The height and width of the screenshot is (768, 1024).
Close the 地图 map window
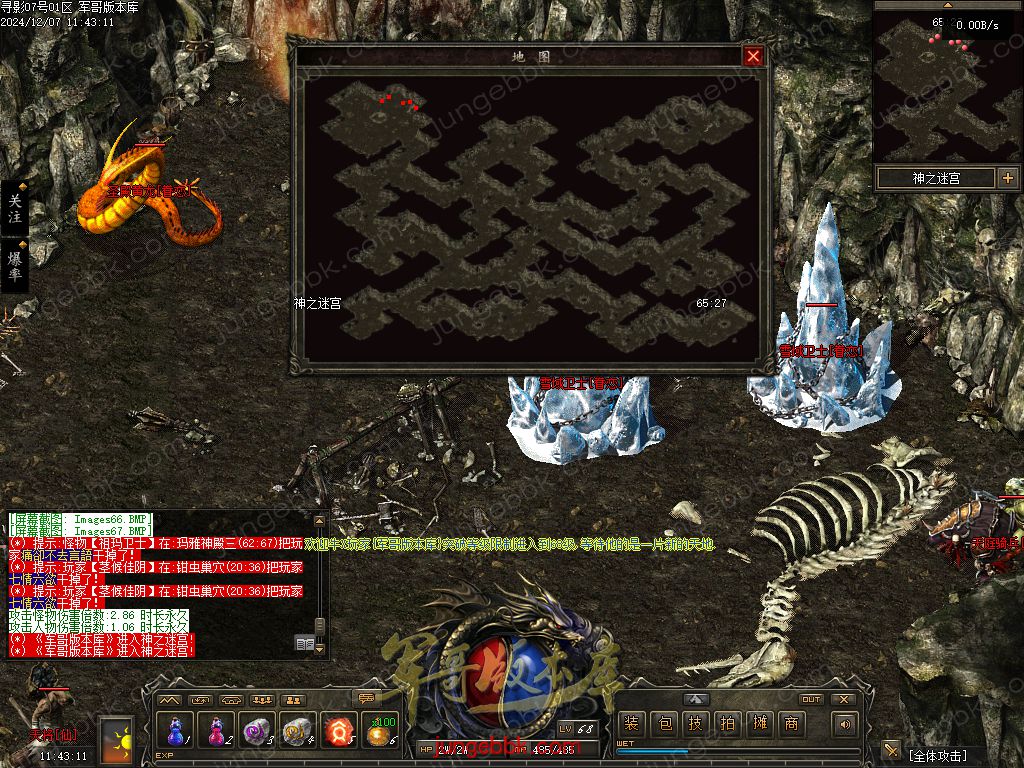tap(753, 57)
